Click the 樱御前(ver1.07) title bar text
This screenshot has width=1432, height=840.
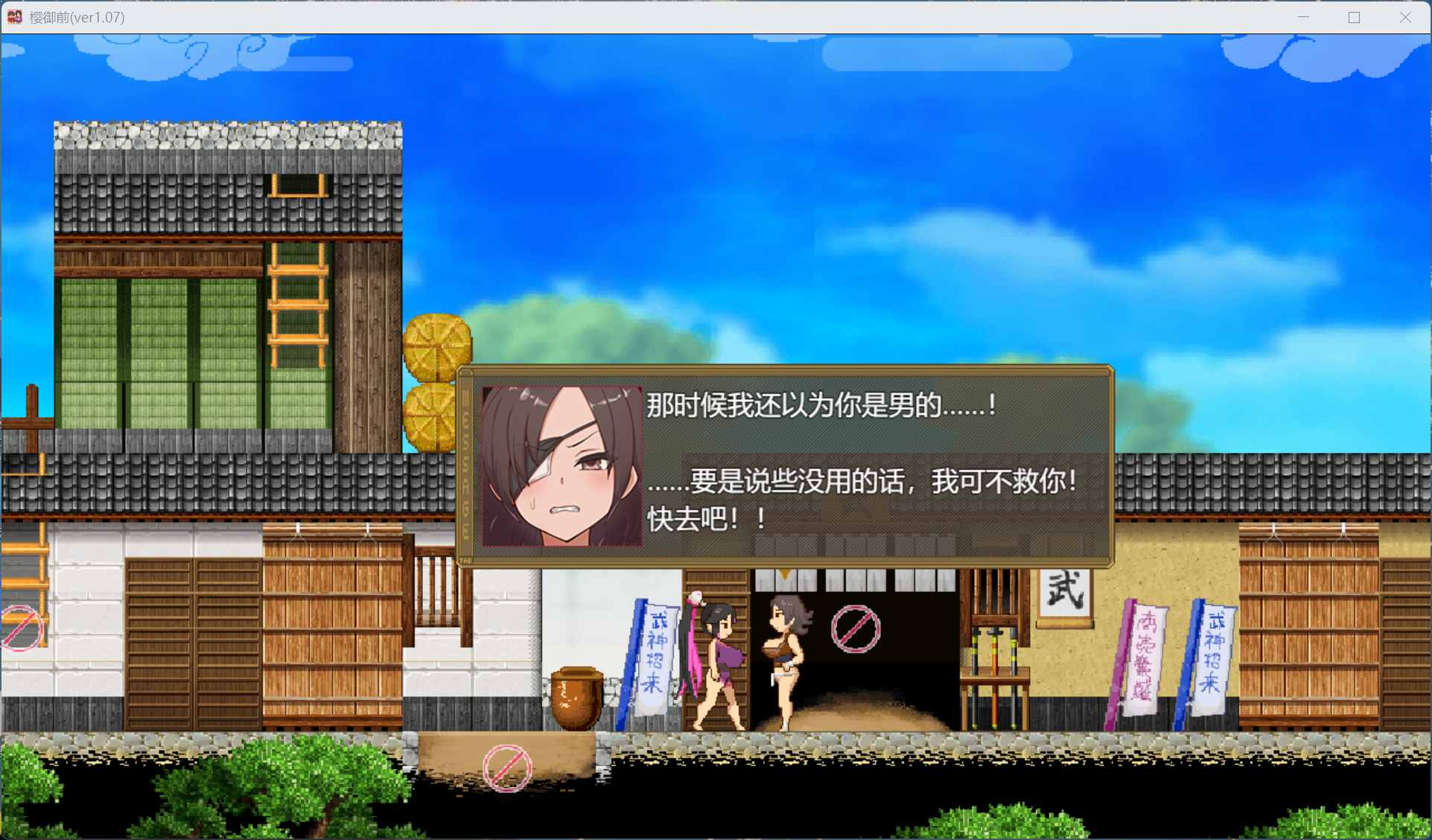[x=77, y=16]
